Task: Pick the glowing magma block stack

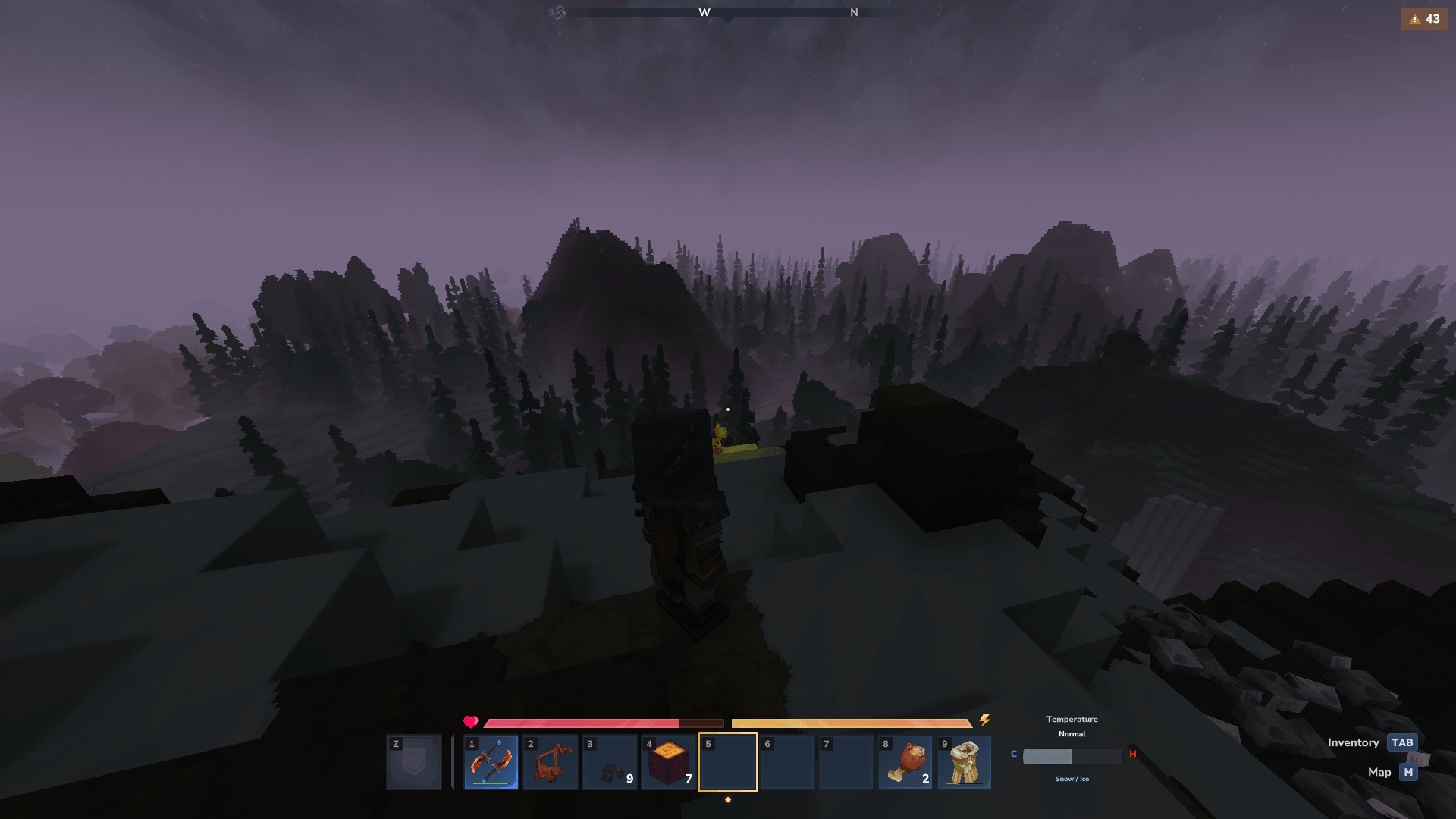Action: click(669, 762)
